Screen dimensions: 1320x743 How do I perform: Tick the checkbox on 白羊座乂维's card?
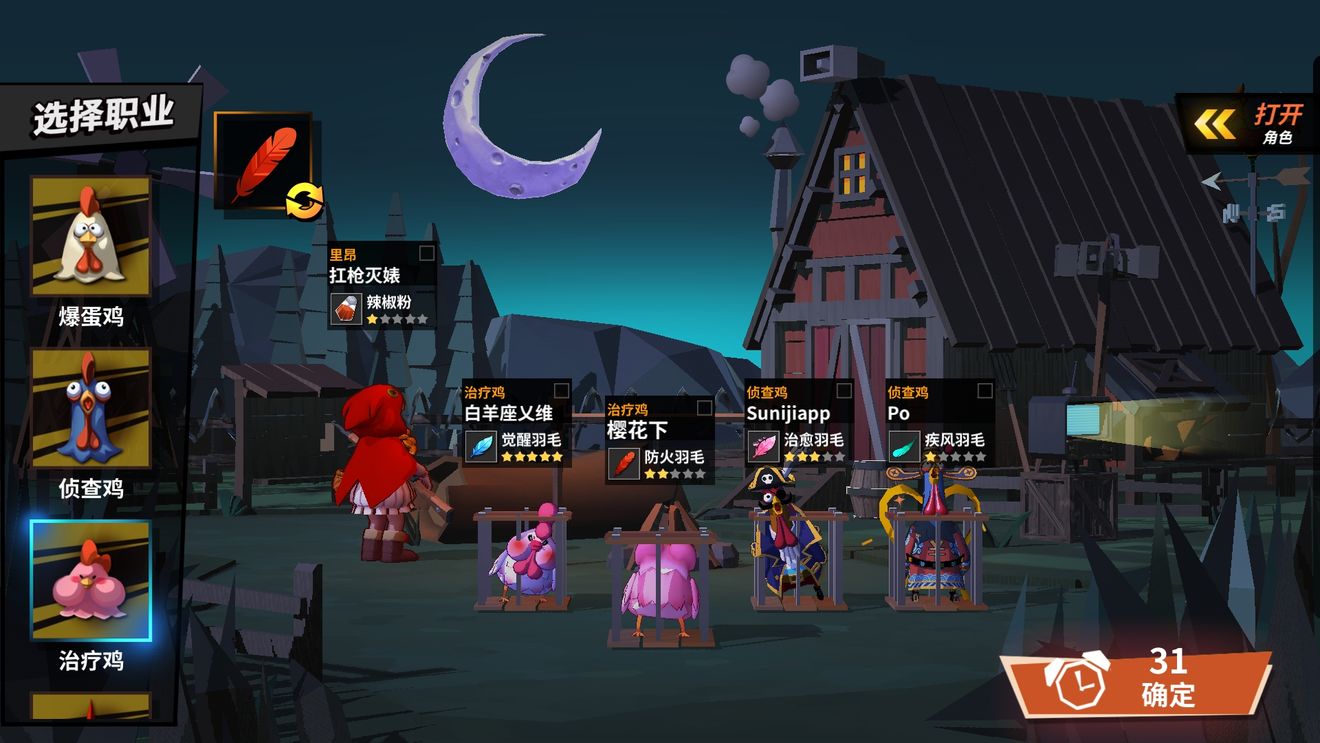562,391
